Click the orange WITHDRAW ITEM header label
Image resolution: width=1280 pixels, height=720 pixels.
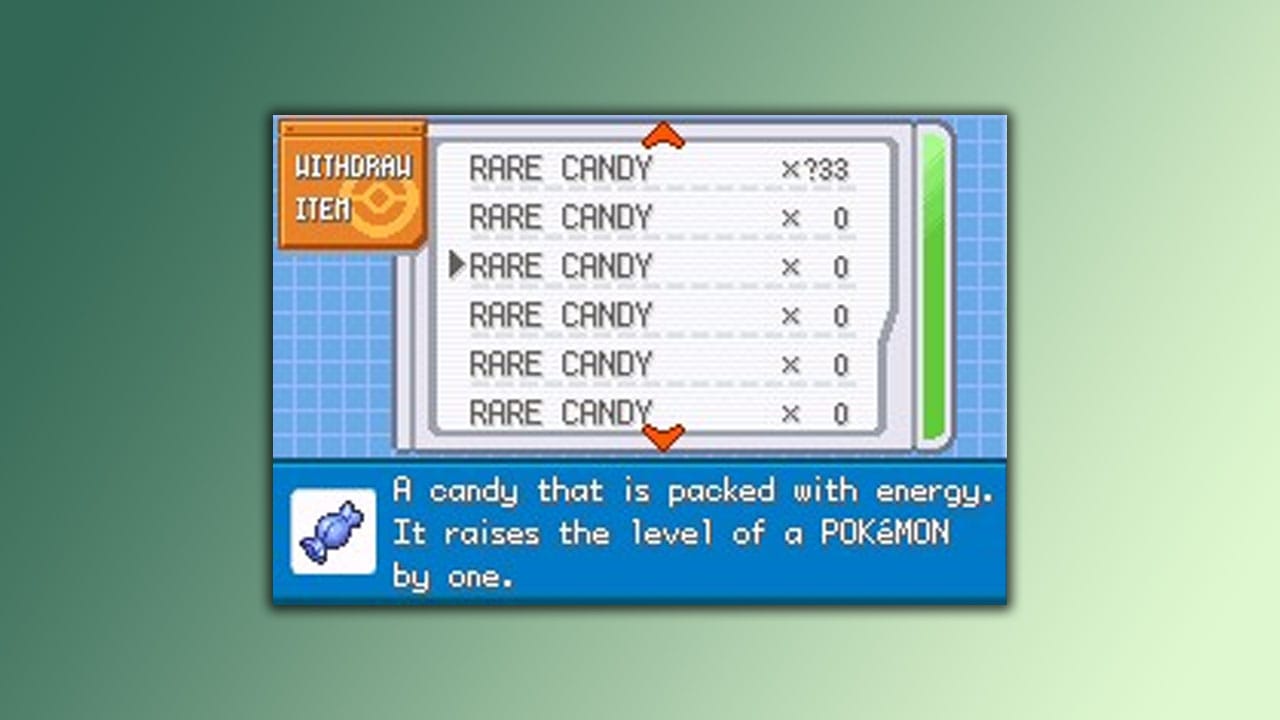click(x=356, y=165)
